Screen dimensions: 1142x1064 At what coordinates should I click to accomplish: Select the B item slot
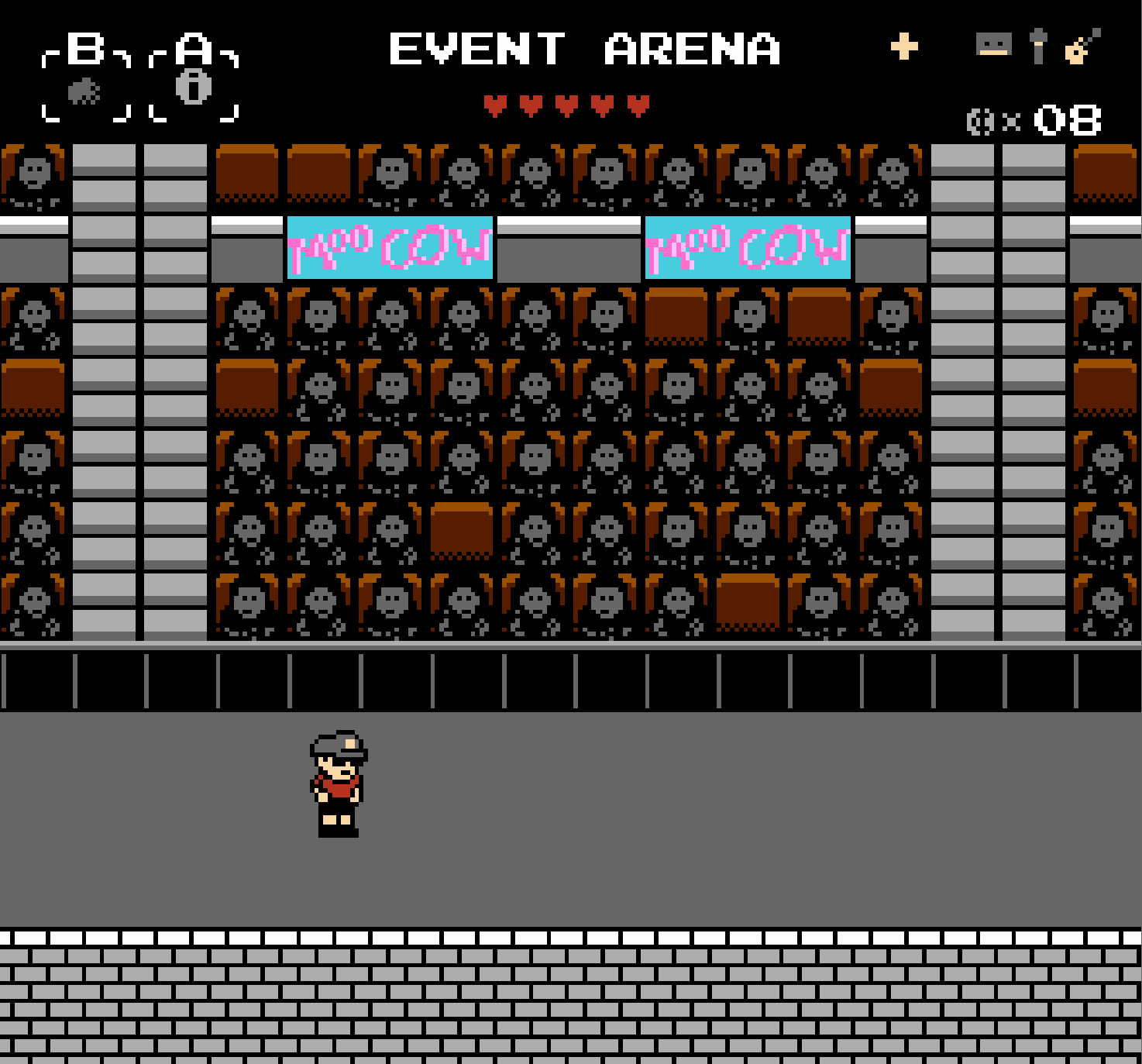click(x=85, y=91)
